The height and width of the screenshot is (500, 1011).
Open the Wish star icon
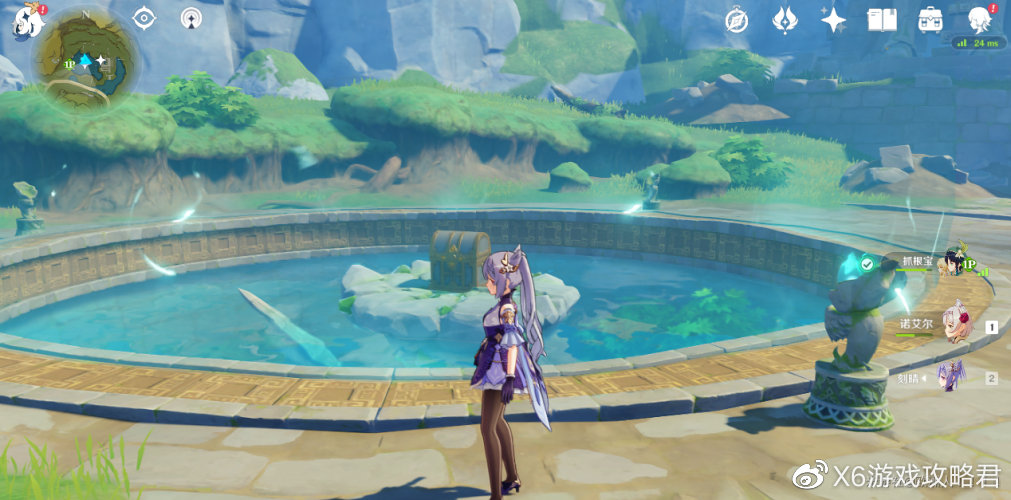[833, 19]
